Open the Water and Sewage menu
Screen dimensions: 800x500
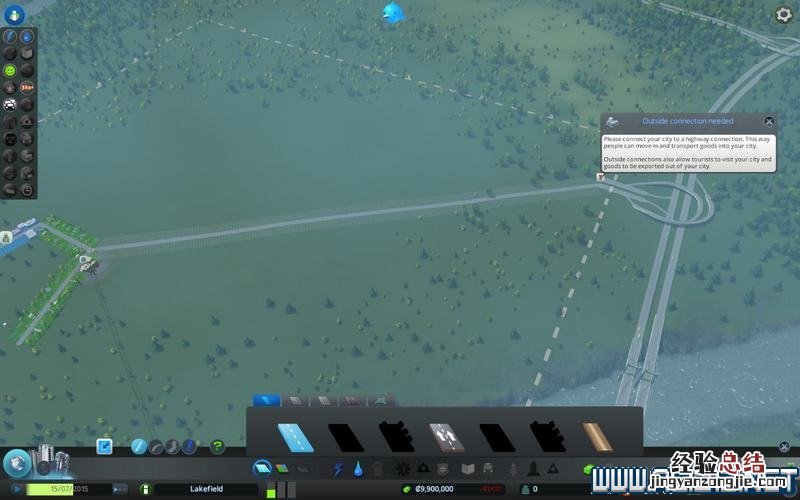(357, 468)
